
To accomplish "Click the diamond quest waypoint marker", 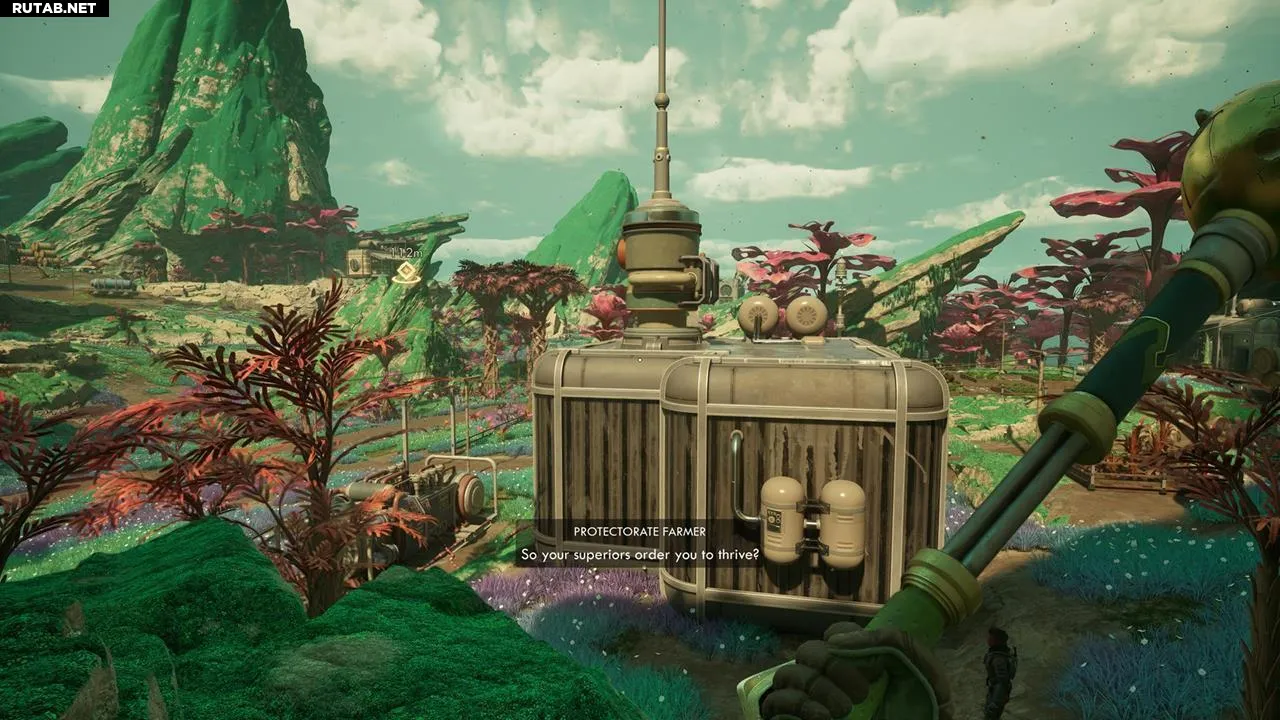I will (x=406, y=272).
